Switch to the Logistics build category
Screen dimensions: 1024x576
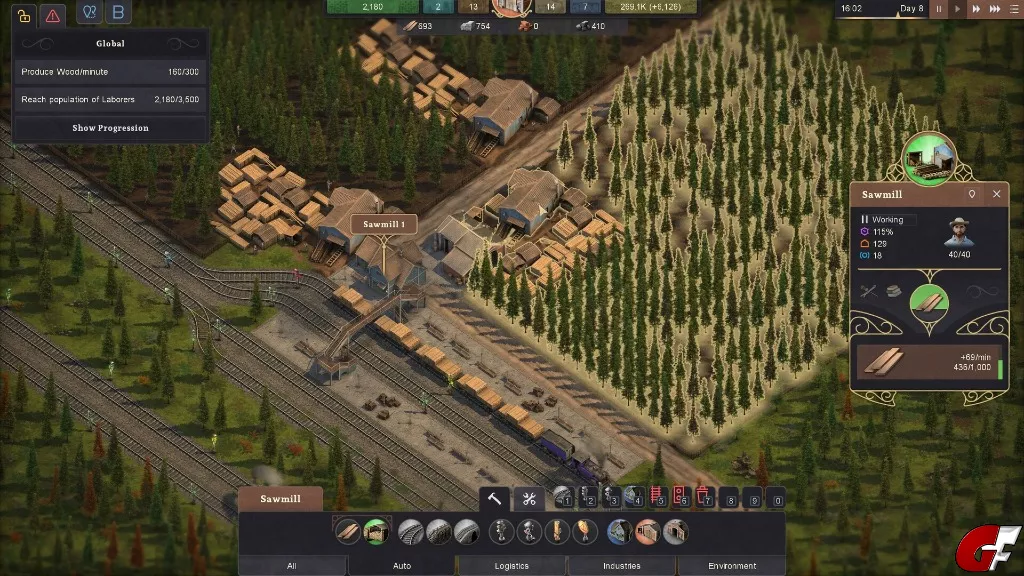(512, 566)
